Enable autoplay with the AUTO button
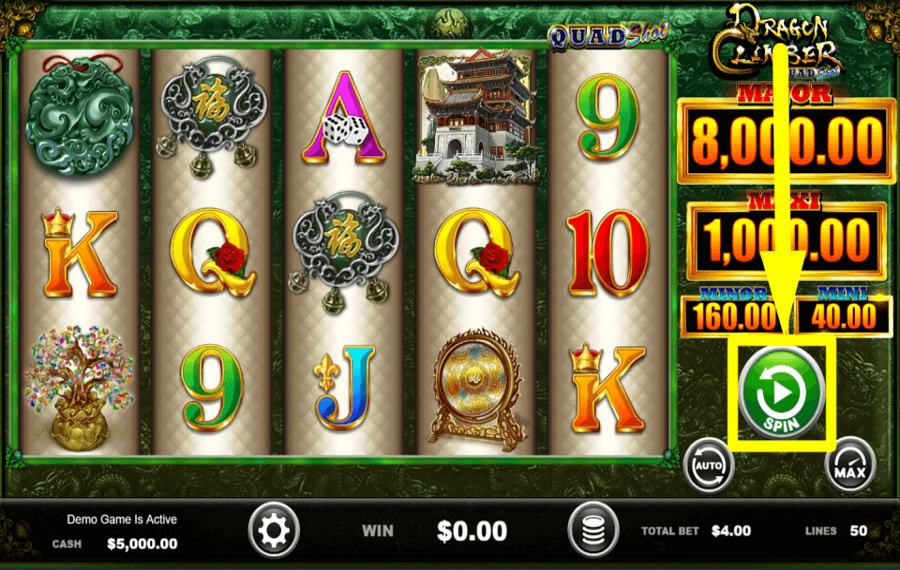Screen dimensions: 900x570 click(708, 464)
